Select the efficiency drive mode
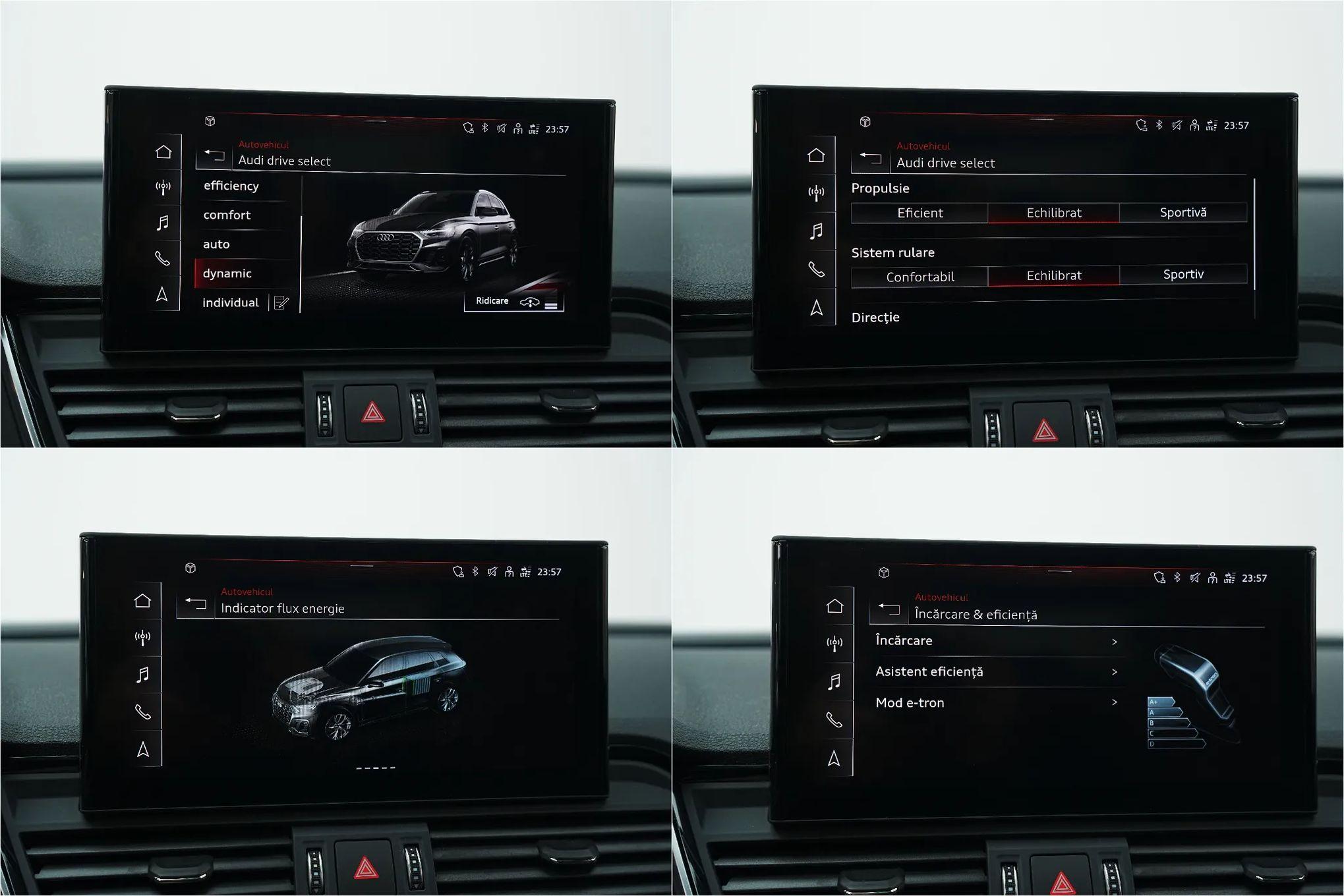The width and height of the screenshot is (1344, 896). pyautogui.click(x=232, y=185)
